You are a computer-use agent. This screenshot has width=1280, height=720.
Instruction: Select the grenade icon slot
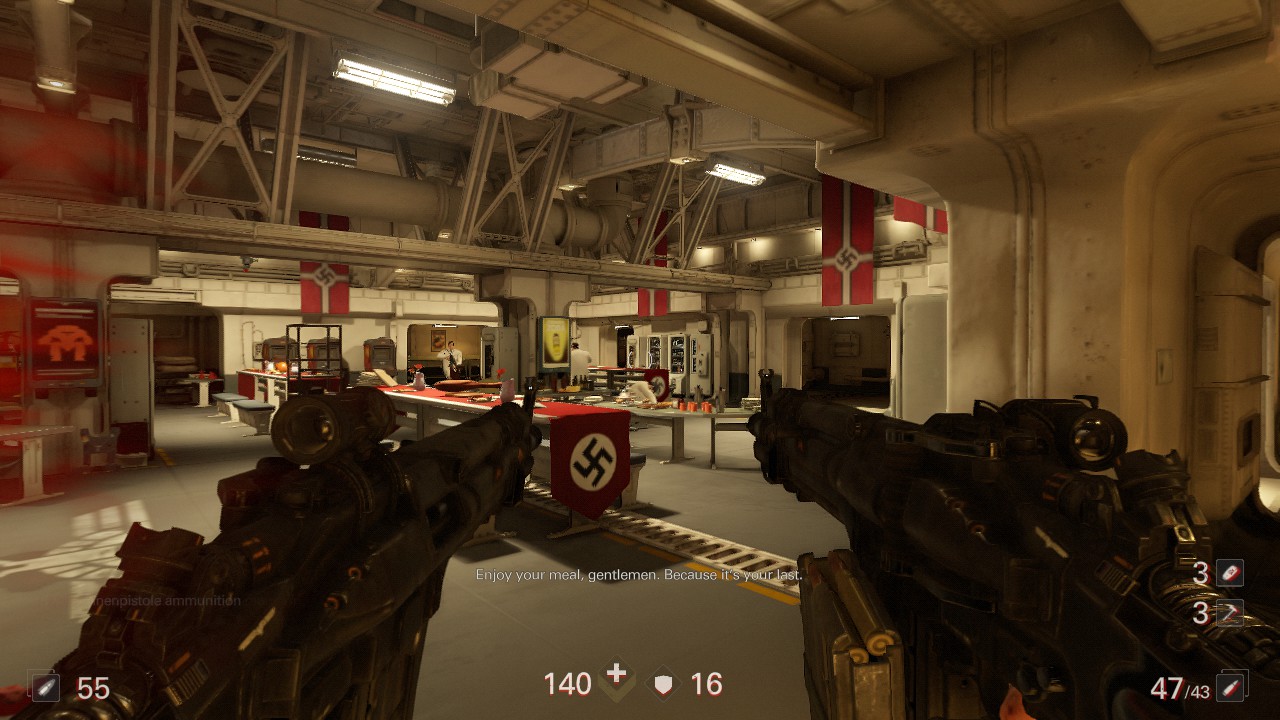(1230, 573)
